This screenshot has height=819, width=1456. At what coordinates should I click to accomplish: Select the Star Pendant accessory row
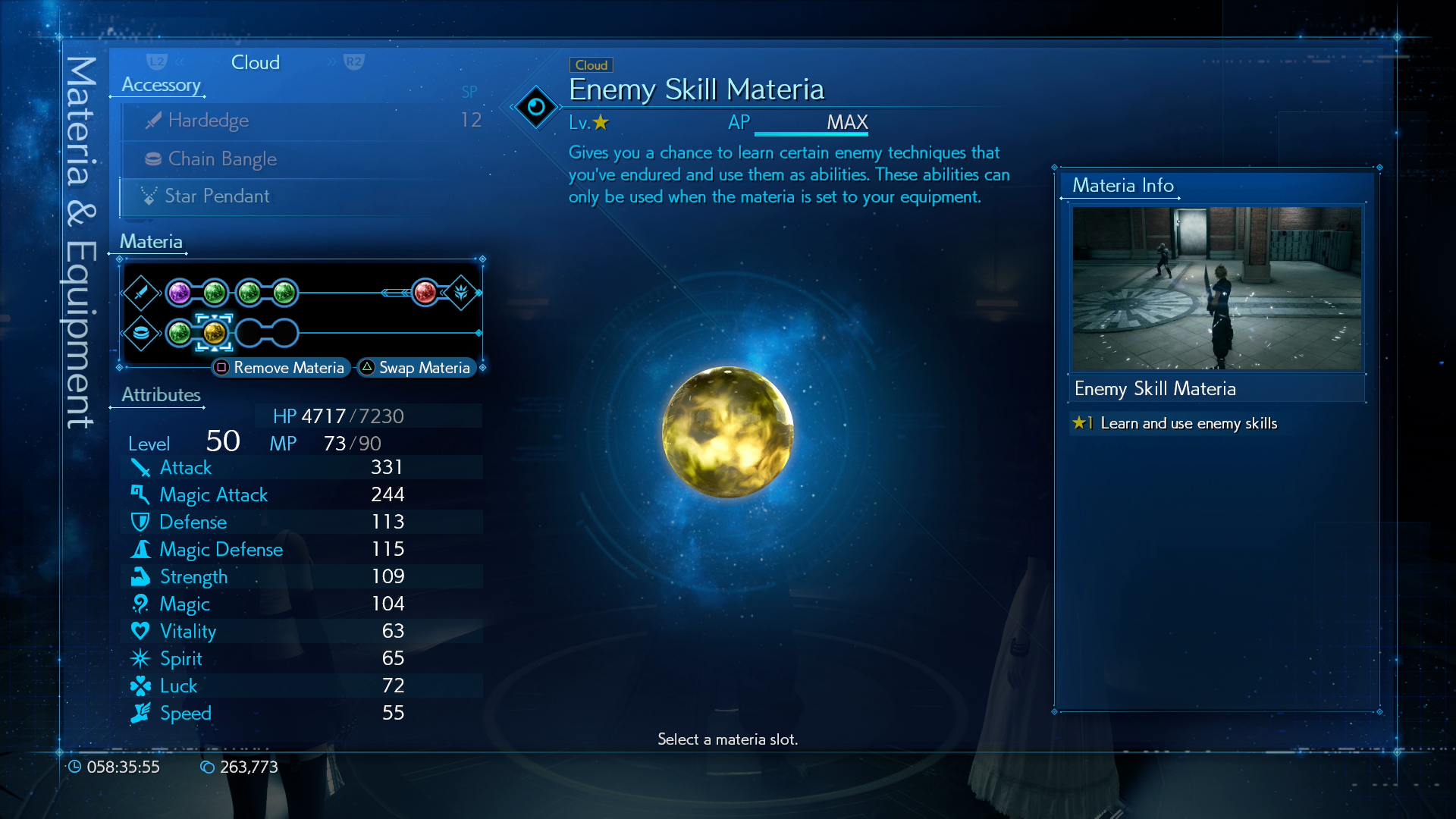pyautogui.click(x=302, y=196)
